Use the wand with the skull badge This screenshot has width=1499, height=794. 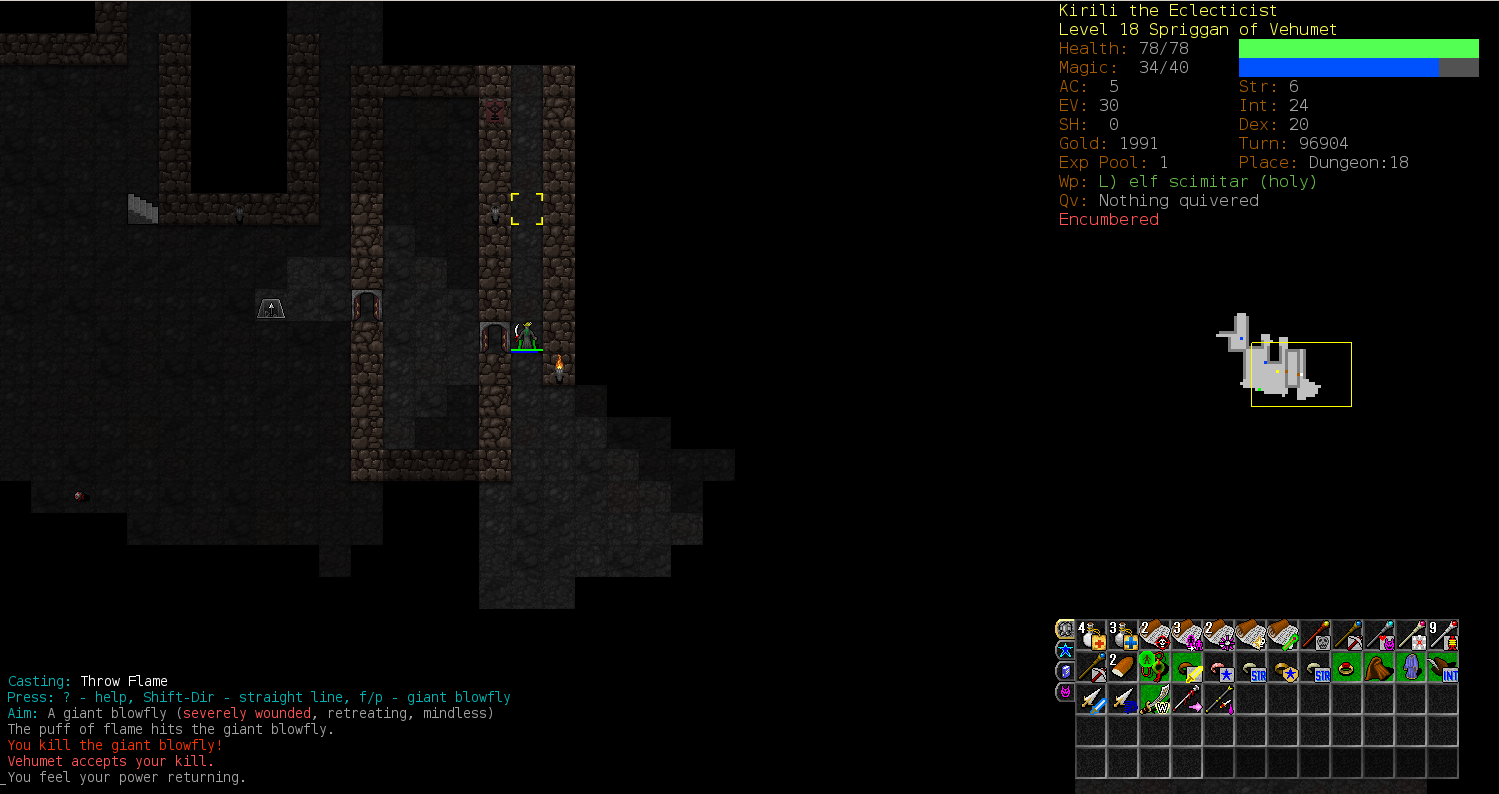pyautogui.click(x=1315, y=636)
